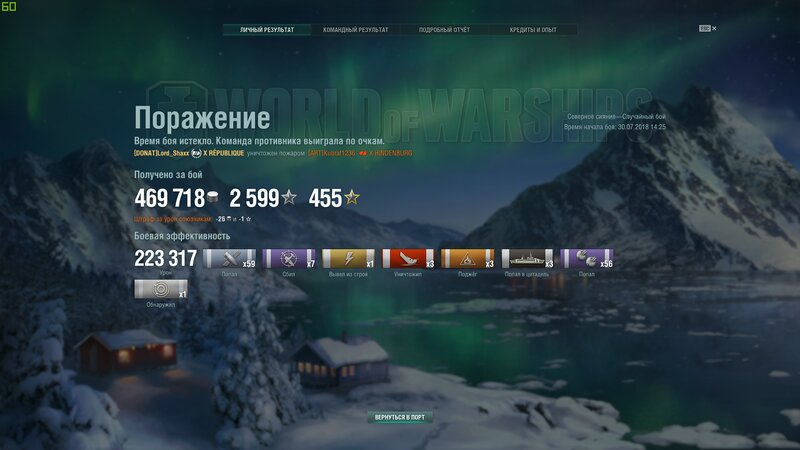Image resolution: width=800 pixels, height=450 pixels.
Task: Click the Уничтожил ribbon with sinking ship
Action: point(407,260)
